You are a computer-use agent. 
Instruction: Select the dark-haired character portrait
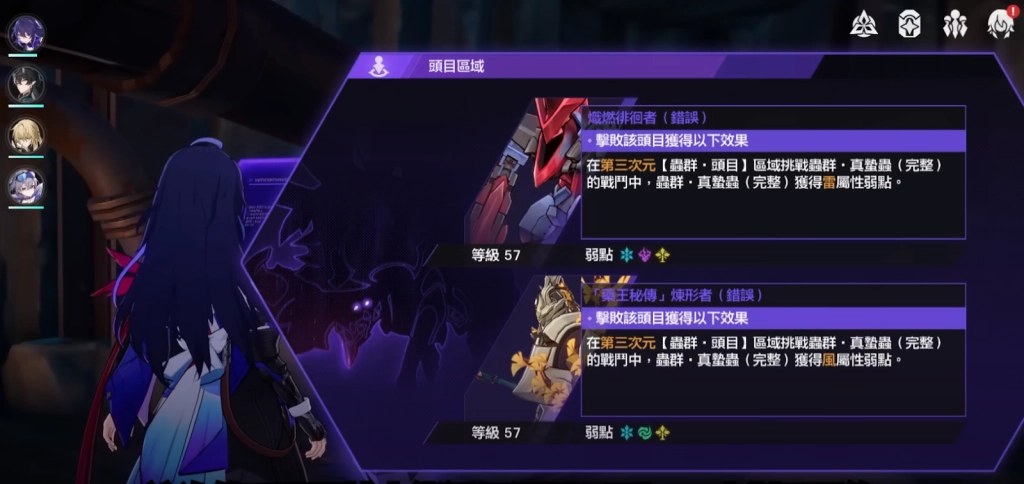coord(25,84)
